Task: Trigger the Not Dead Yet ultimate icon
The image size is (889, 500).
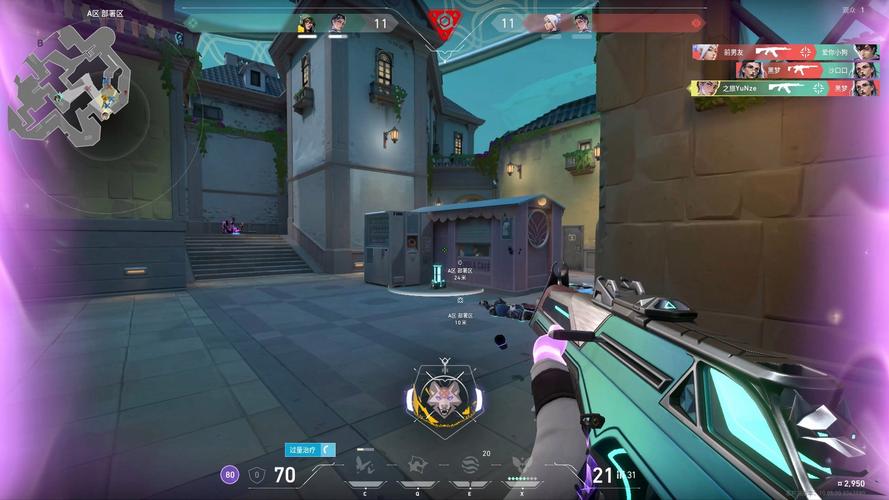Action: (x=519, y=464)
